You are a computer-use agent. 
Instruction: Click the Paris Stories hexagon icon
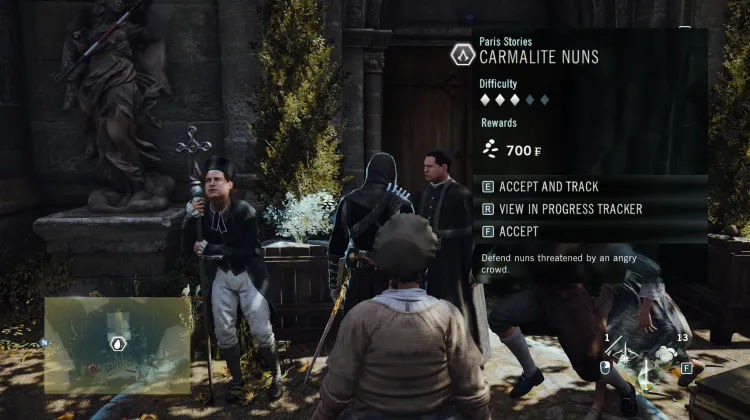pos(462,54)
